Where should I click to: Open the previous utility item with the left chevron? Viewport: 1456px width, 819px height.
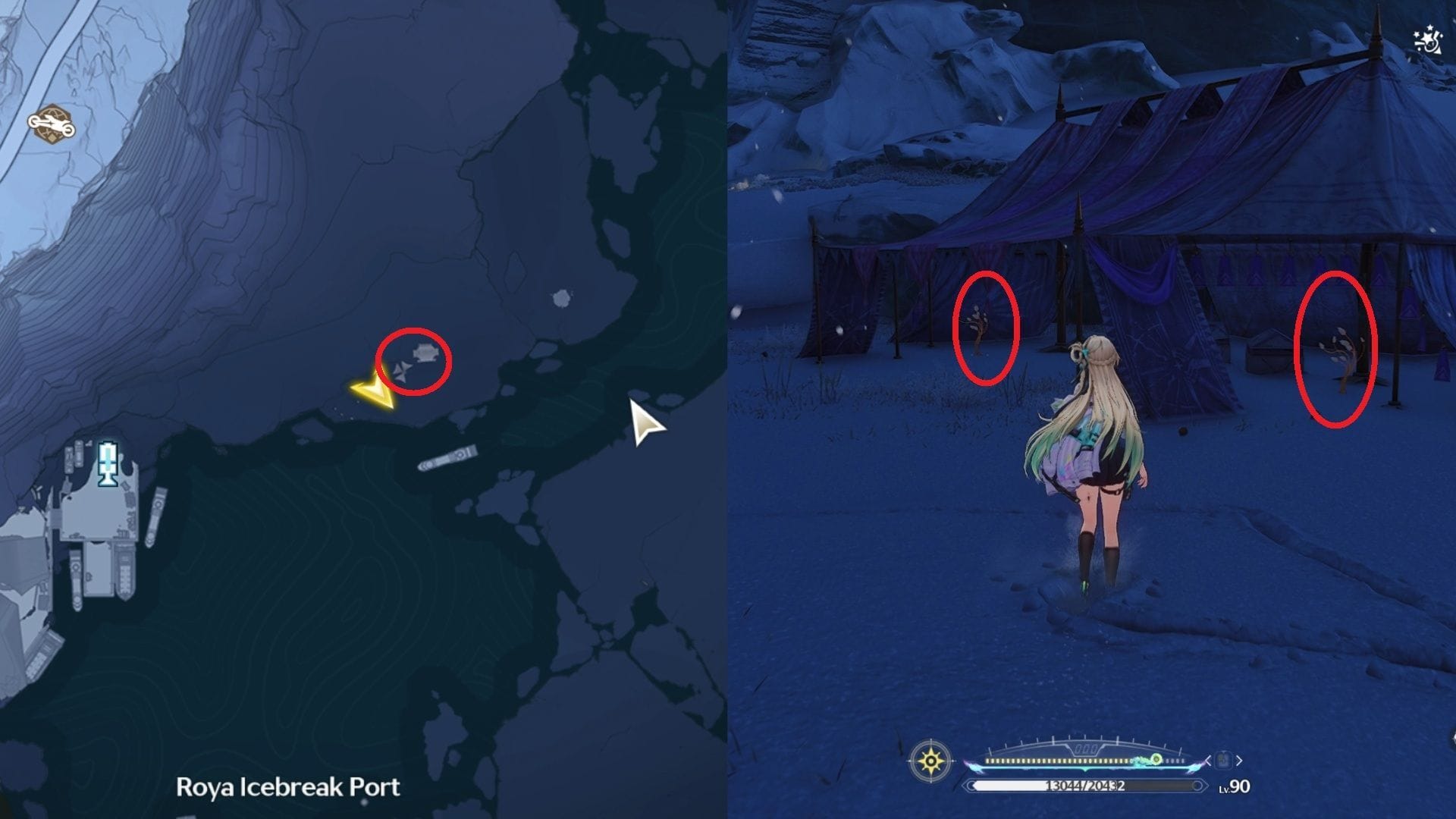[1207, 761]
